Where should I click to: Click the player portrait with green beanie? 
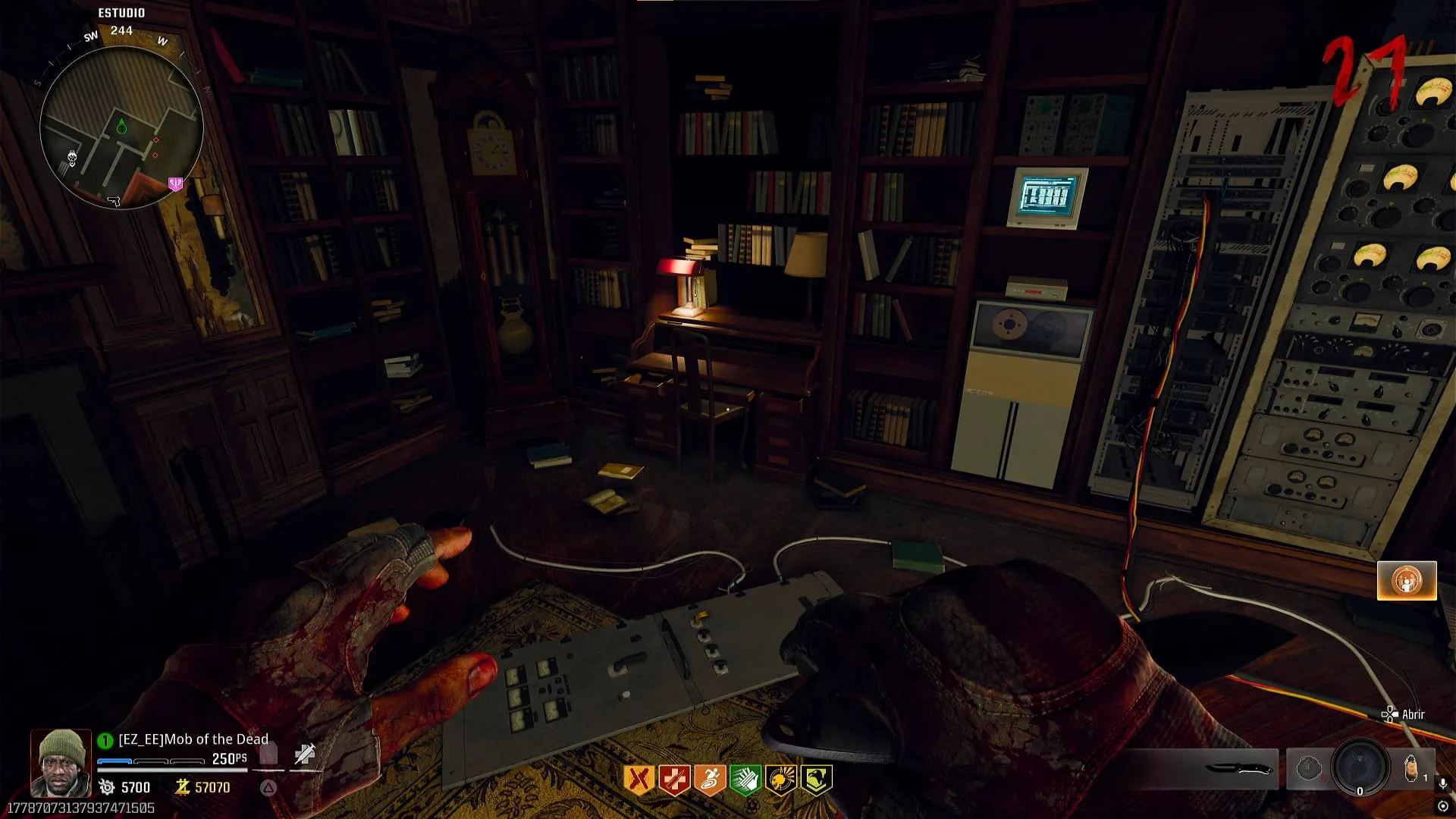point(61,763)
